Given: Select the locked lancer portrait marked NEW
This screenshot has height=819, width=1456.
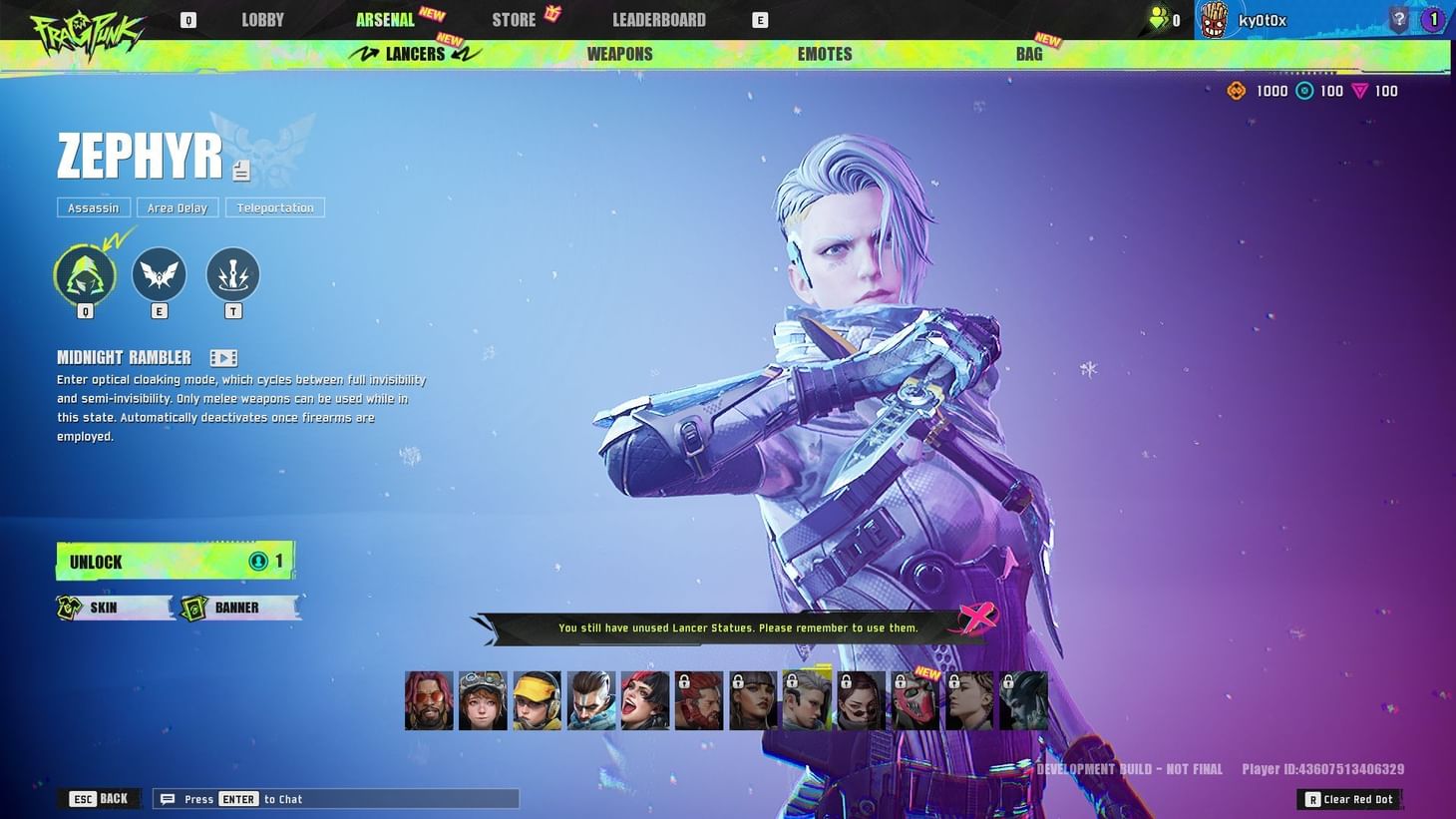Looking at the screenshot, I should click(x=913, y=699).
